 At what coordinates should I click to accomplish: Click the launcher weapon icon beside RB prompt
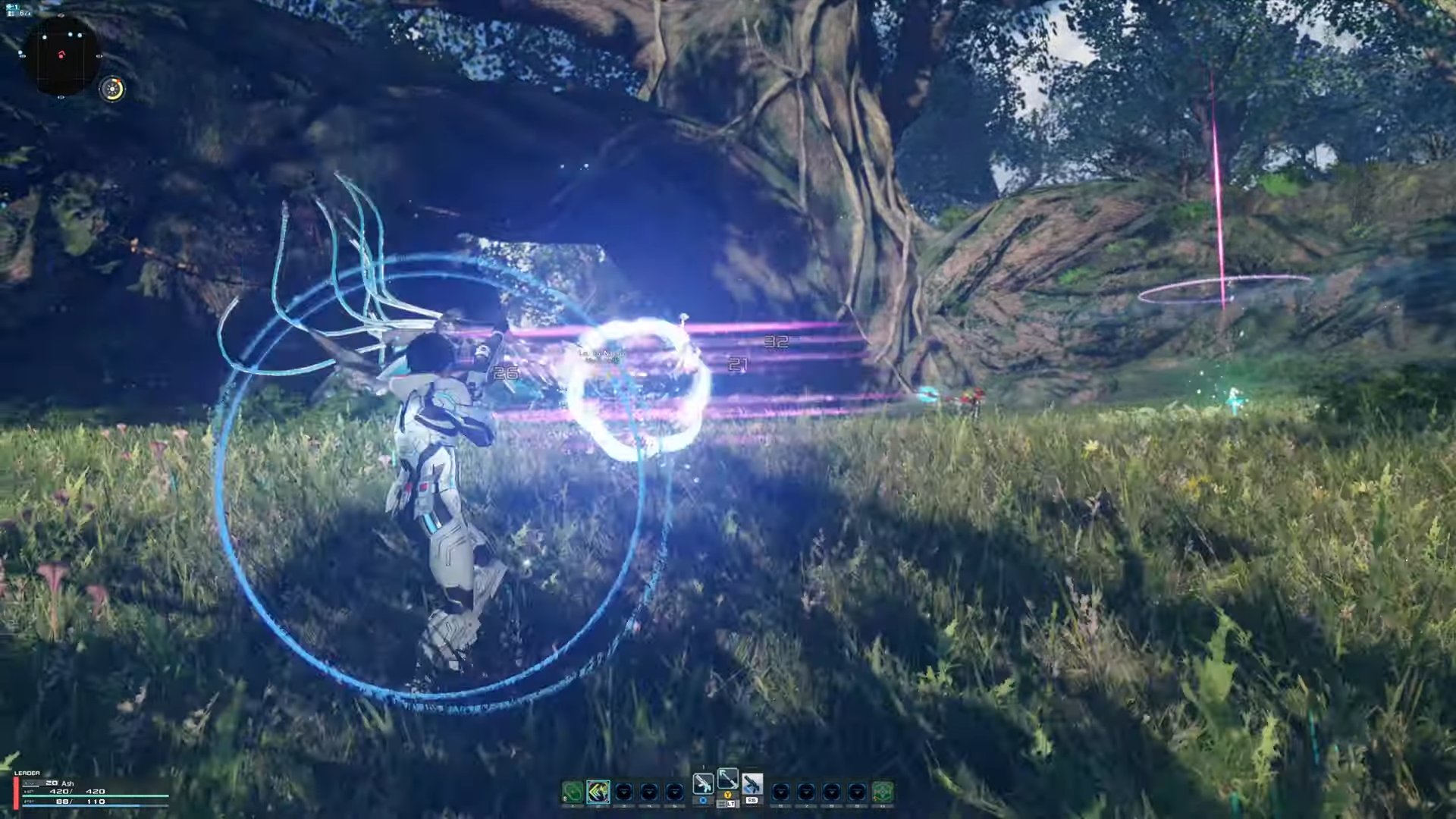(752, 782)
